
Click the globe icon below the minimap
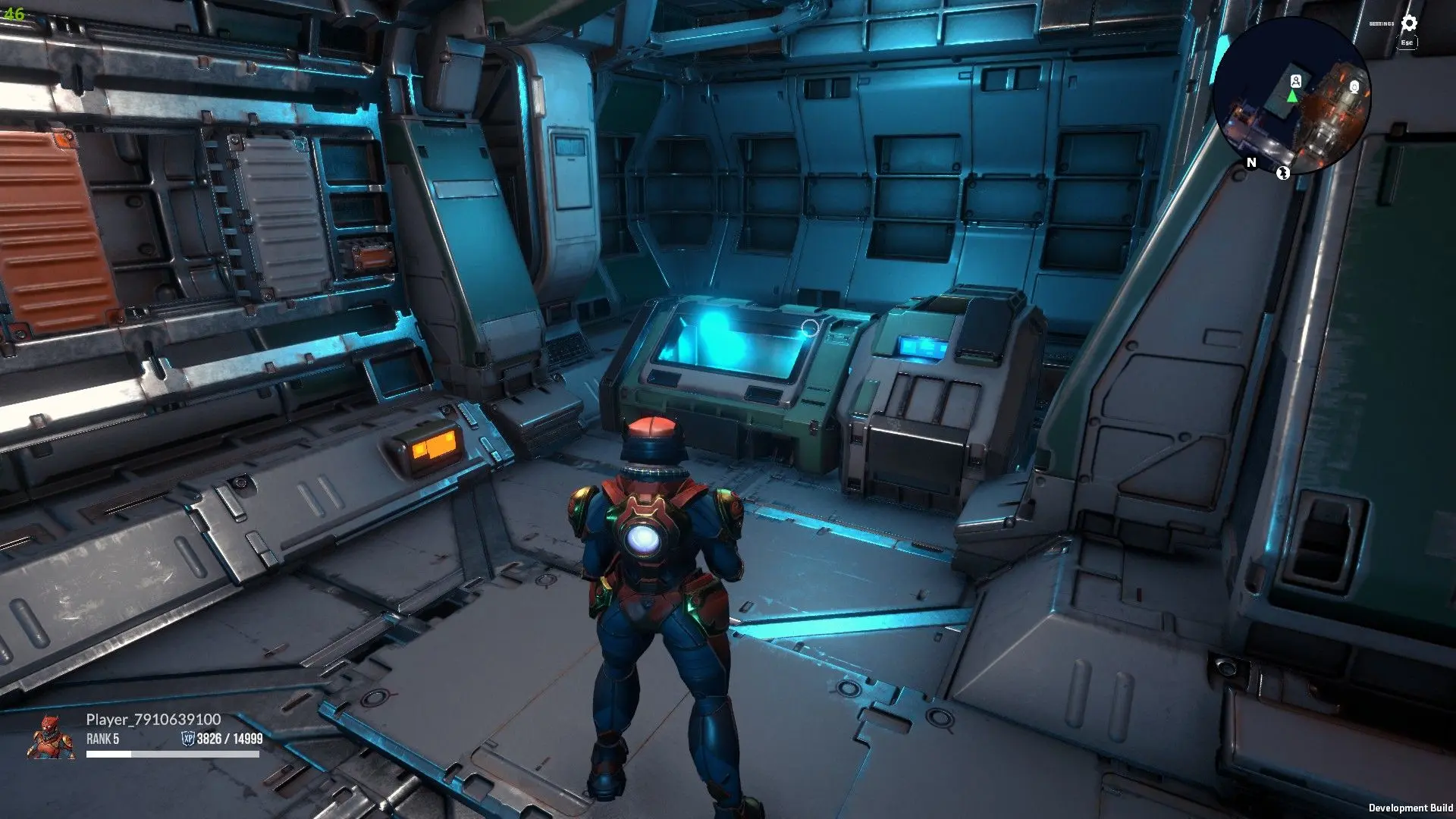[x=1282, y=174]
